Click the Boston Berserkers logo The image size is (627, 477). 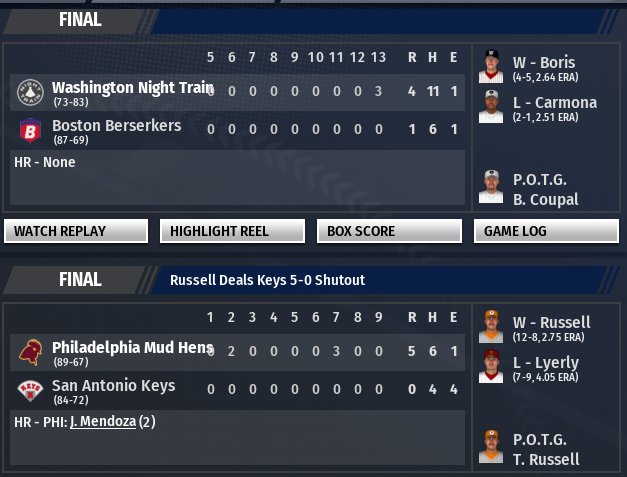(x=29, y=131)
